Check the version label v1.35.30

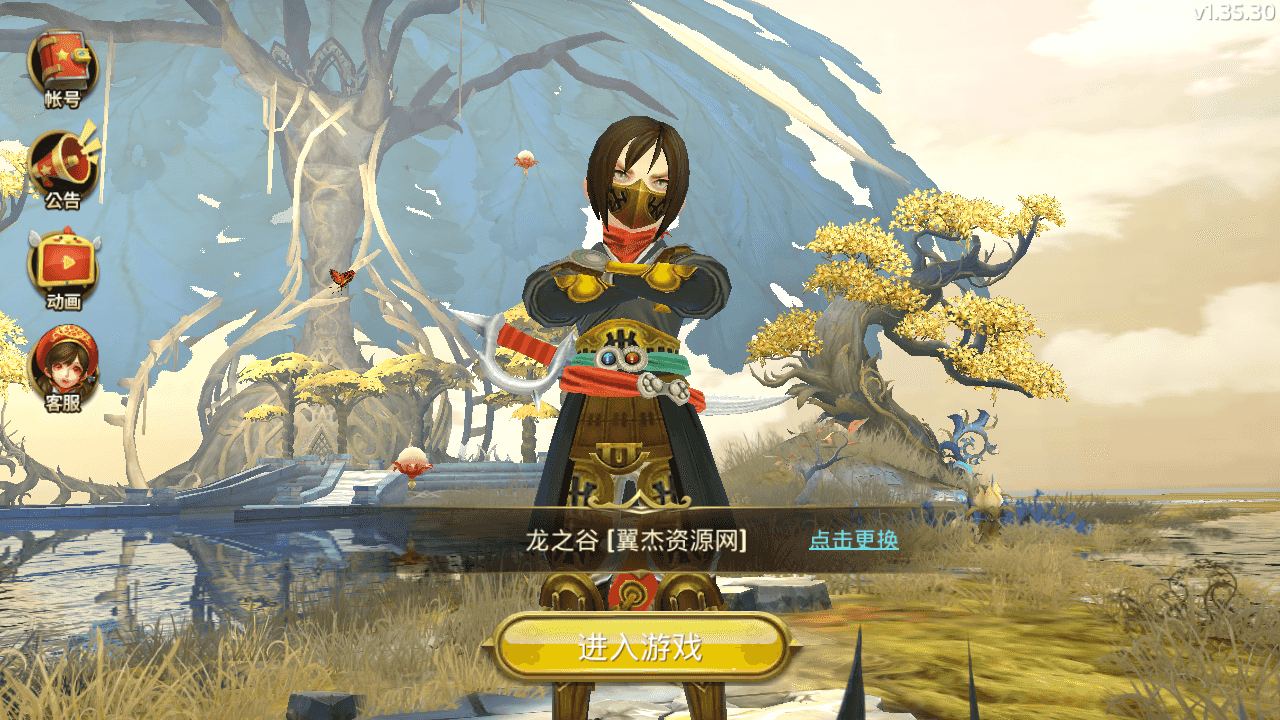[x=1233, y=14]
